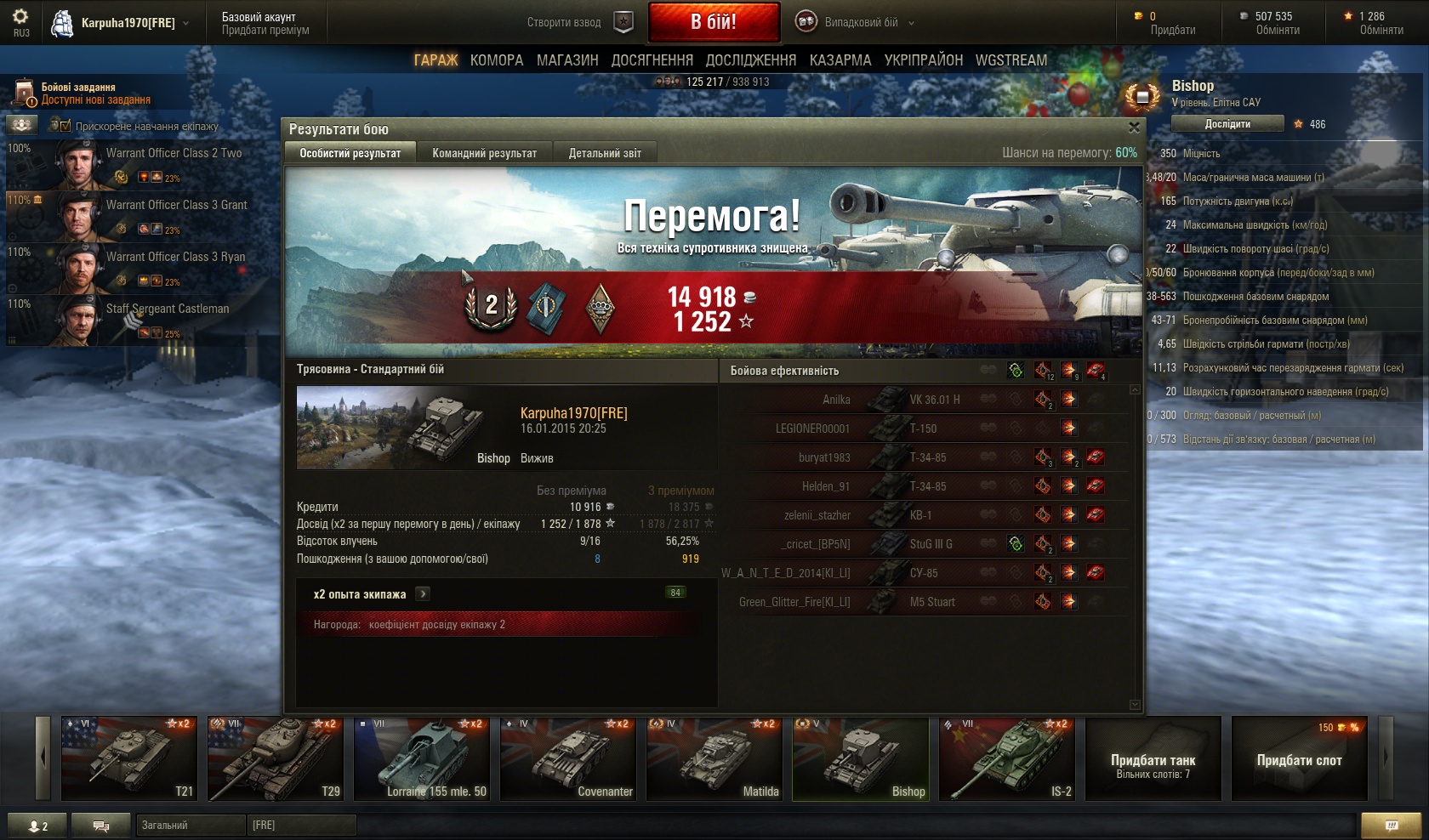The height and width of the screenshot is (840, 1429).
Task: Switch to the Командний результат tab
Action: point(484,153)
